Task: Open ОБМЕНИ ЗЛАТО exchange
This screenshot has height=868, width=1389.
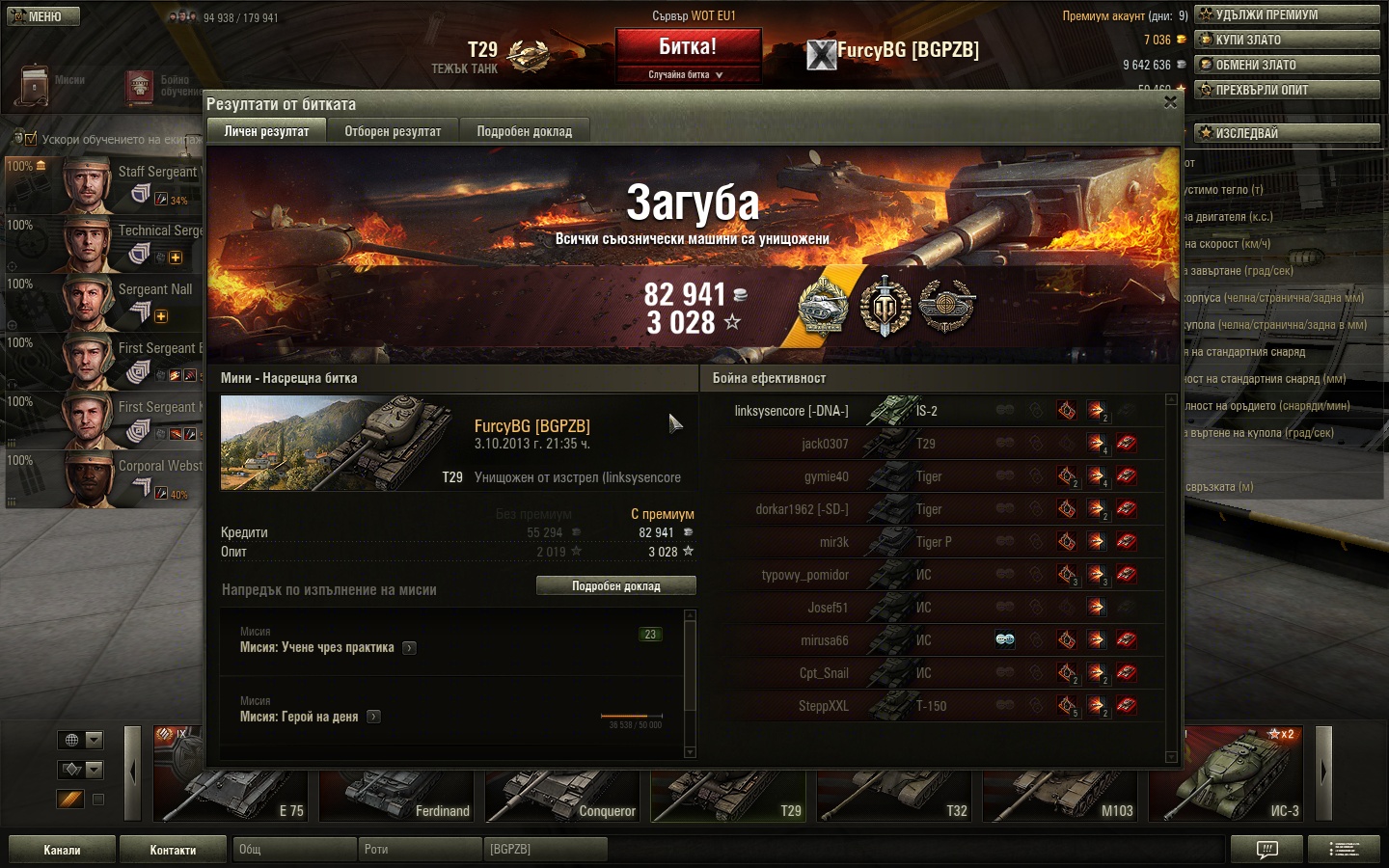Action: point(1286,65)
